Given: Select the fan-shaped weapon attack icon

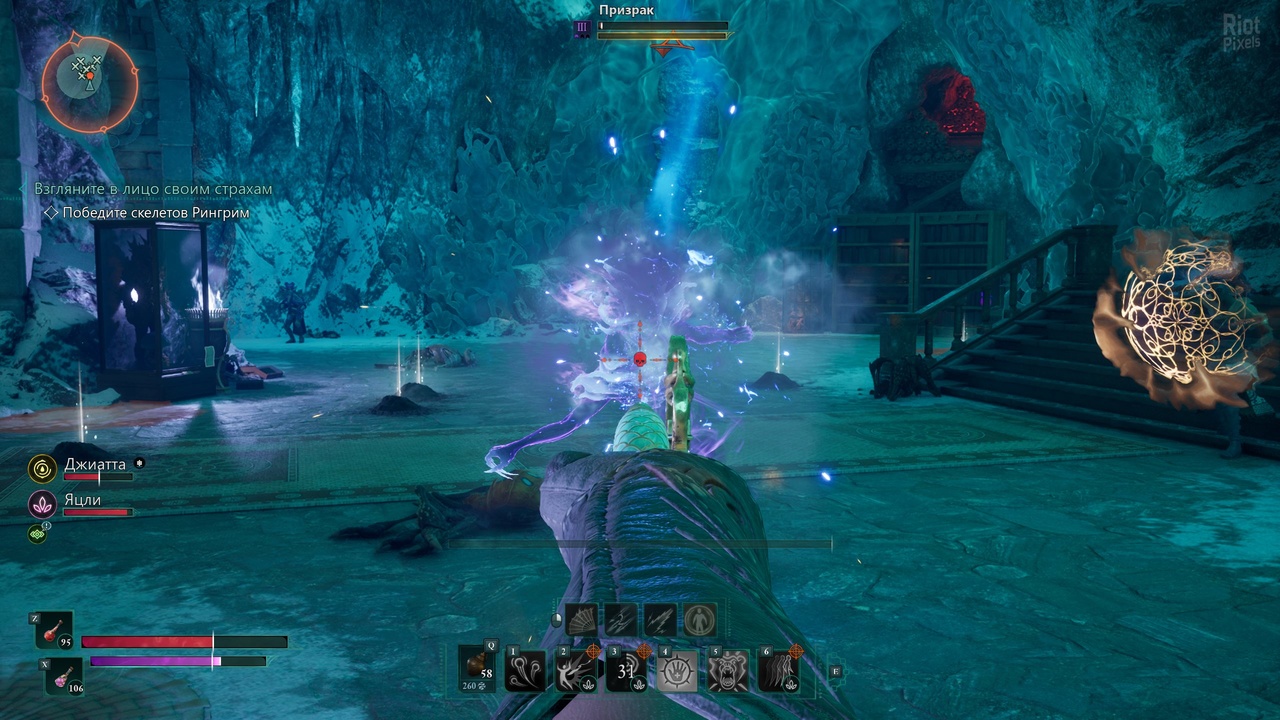Looking at the screenshot, I should 581,620.
